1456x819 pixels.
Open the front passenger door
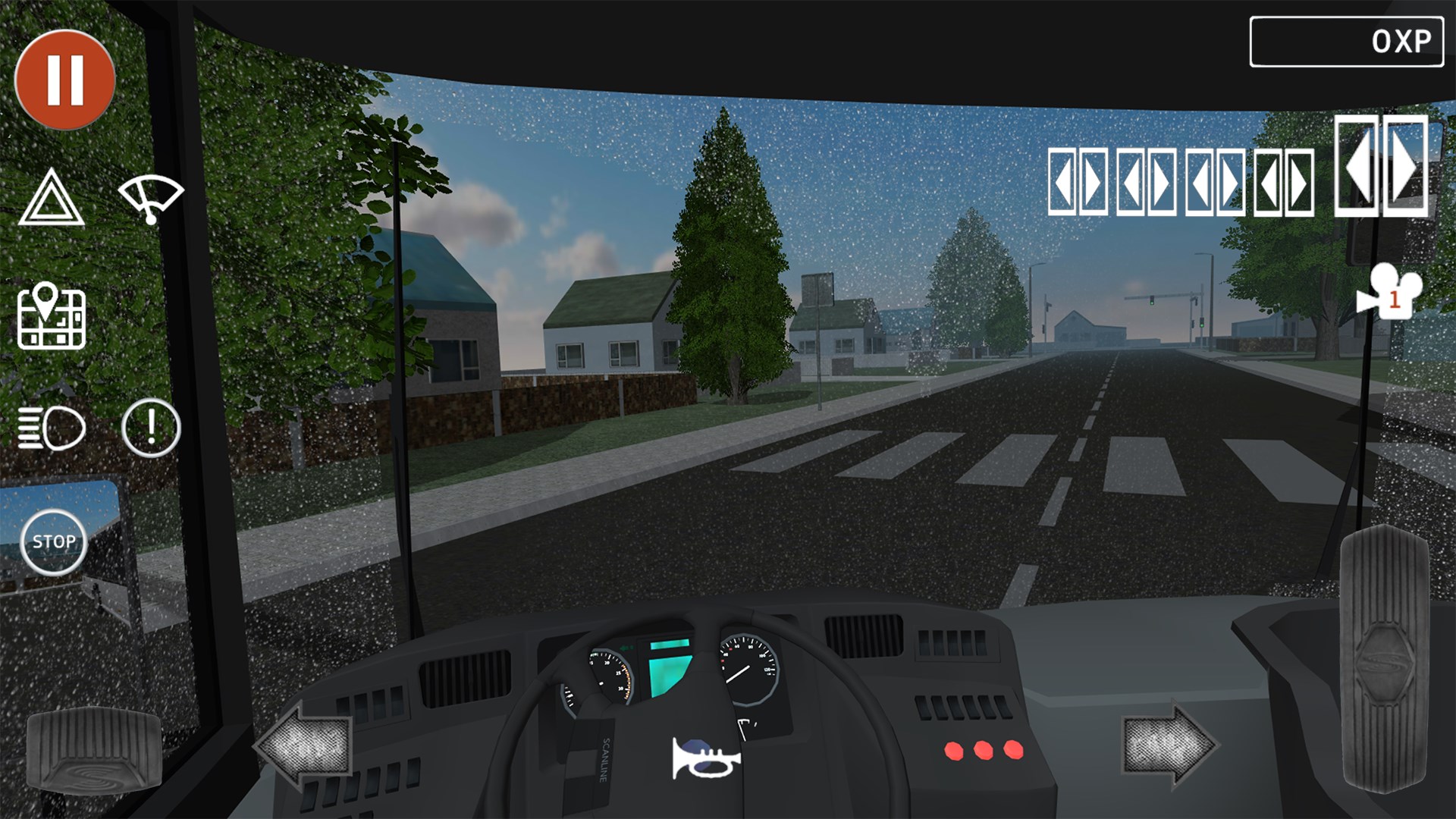(x=1062, y=181)
